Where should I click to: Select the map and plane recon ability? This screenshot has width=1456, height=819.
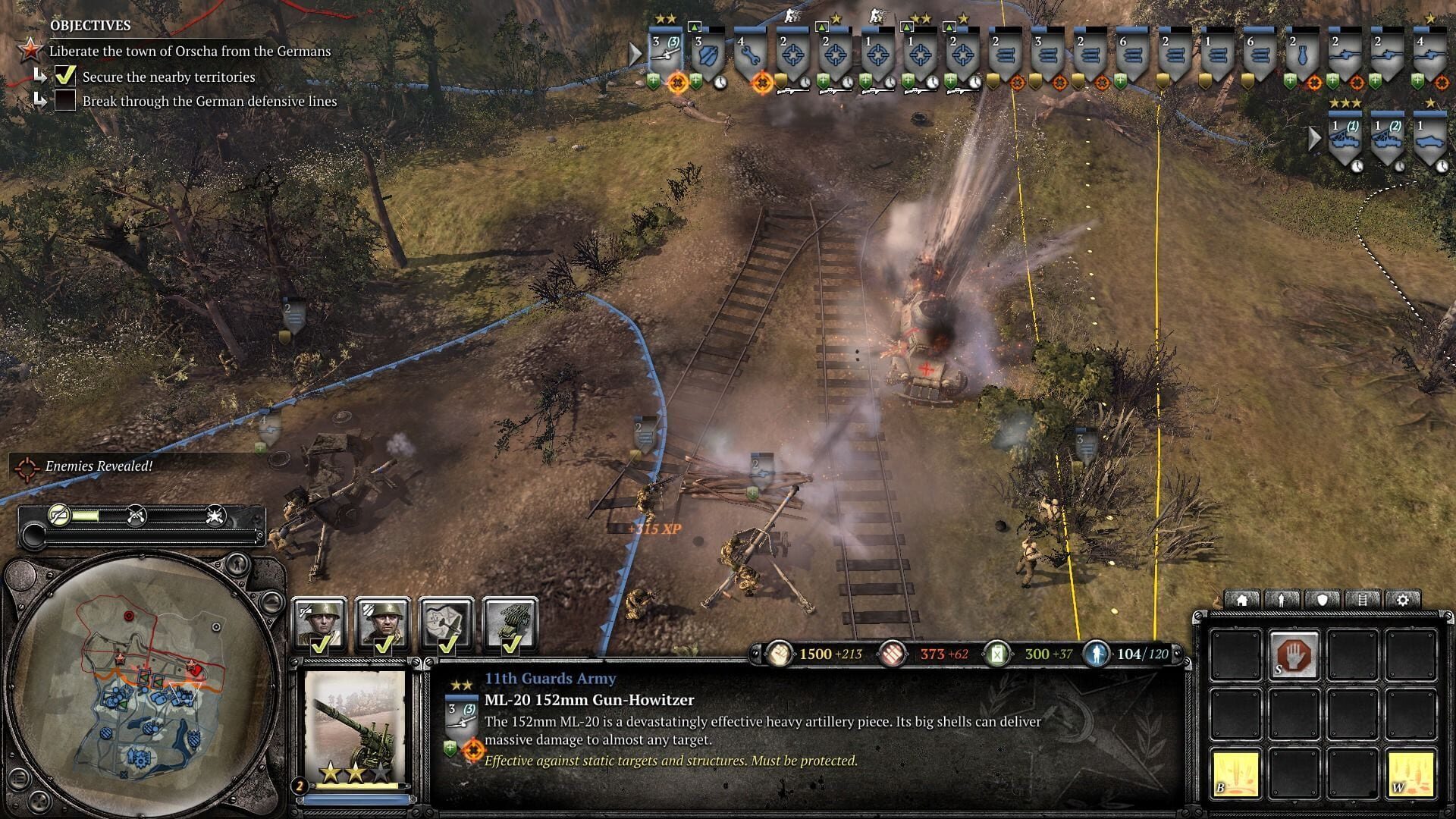447,623
